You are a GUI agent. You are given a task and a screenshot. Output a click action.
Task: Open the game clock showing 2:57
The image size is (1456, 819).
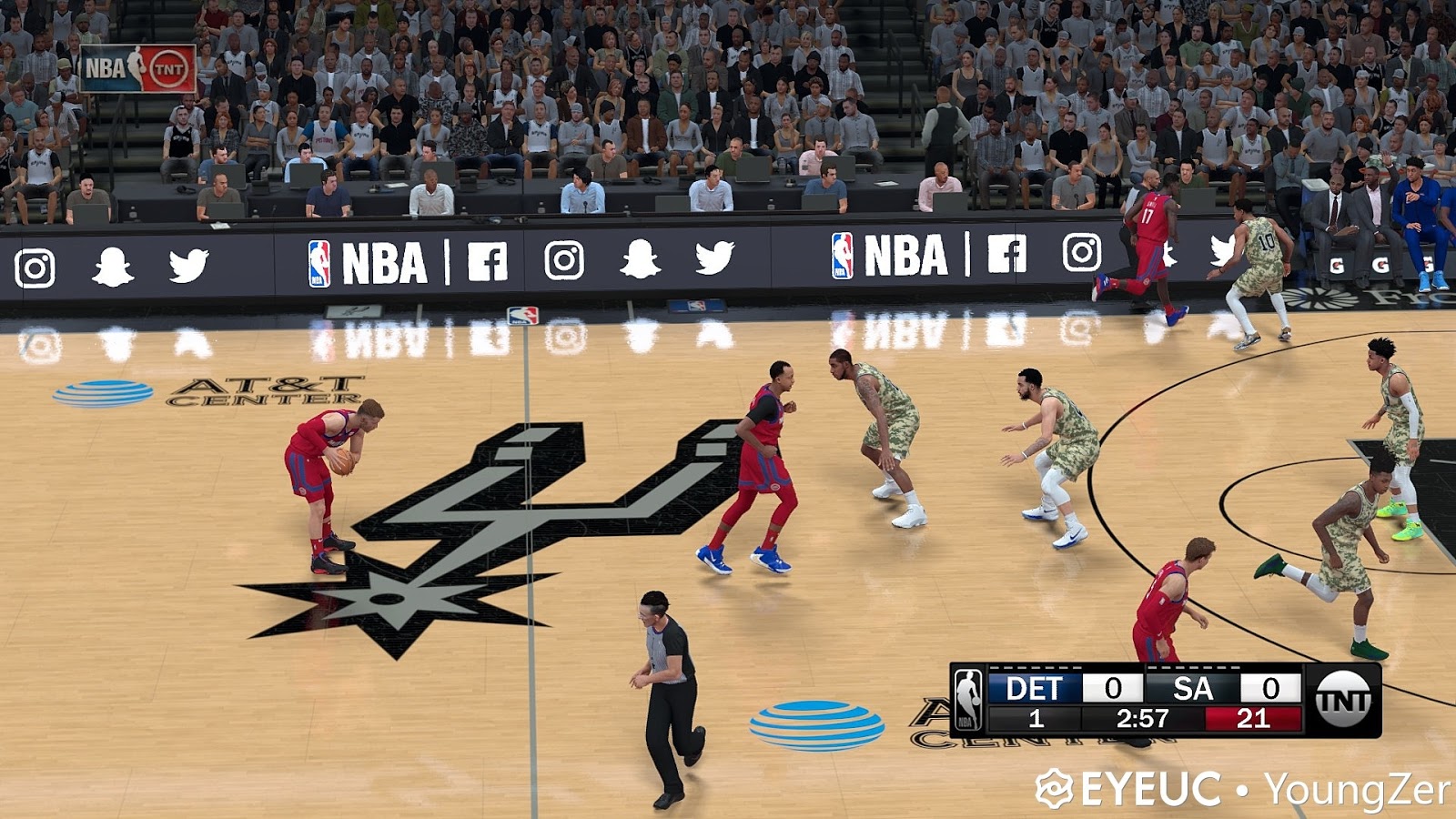click(1143, 718)
